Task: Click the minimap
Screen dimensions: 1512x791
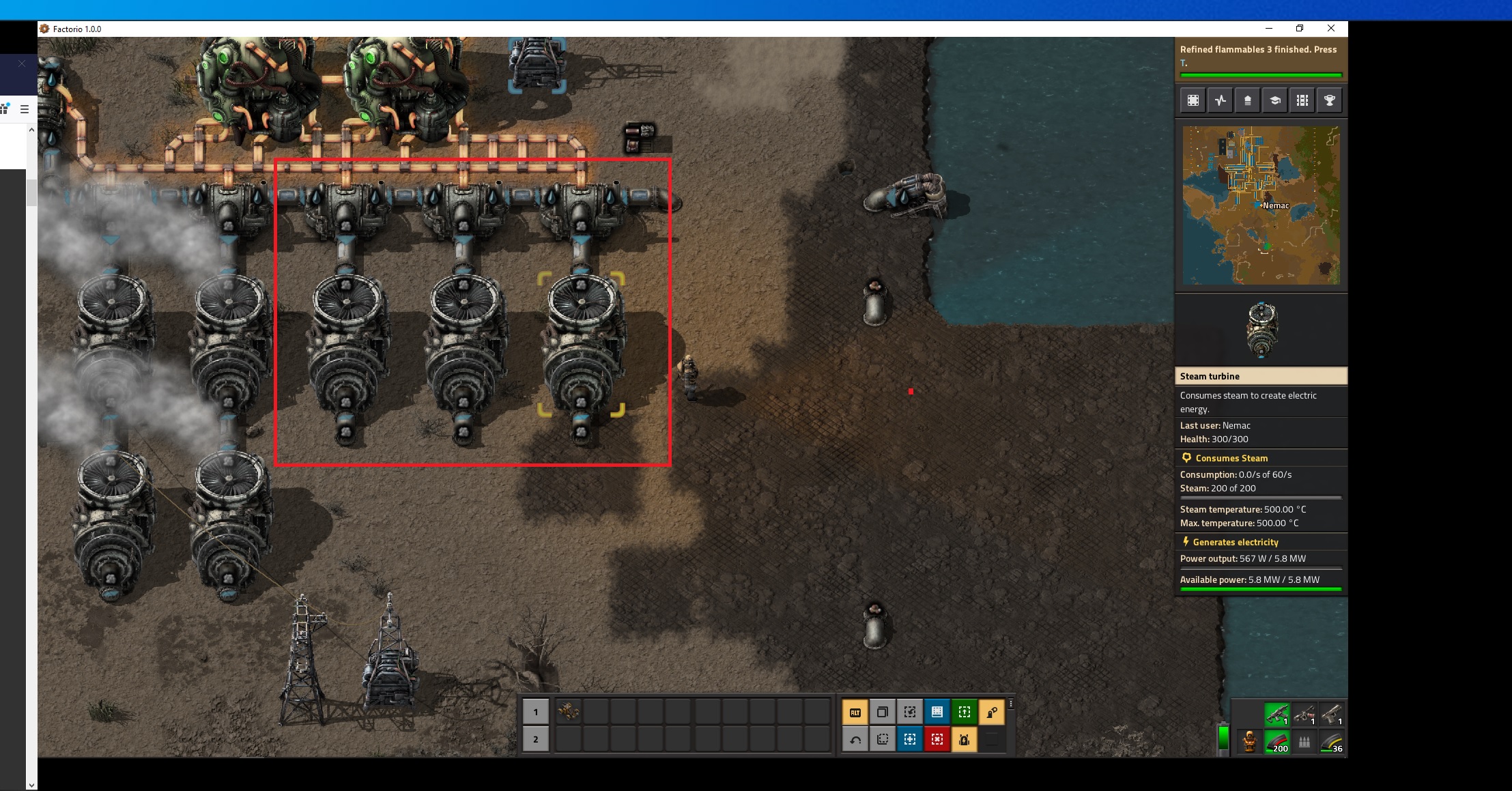Action: [x=1261, y=205]
